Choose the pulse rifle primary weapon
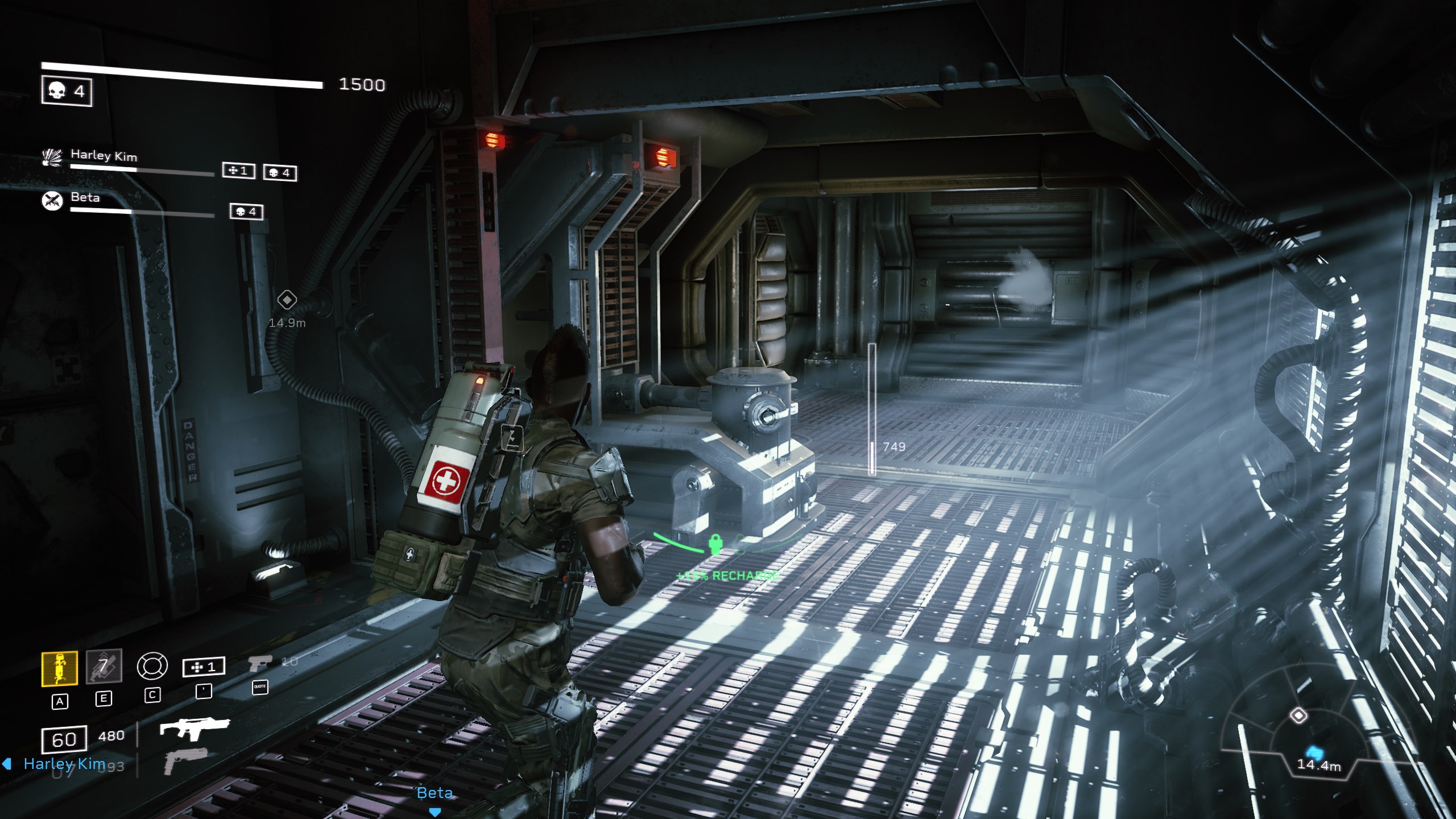The height and width of the screenshot is (819, 1456). [195, 727]
